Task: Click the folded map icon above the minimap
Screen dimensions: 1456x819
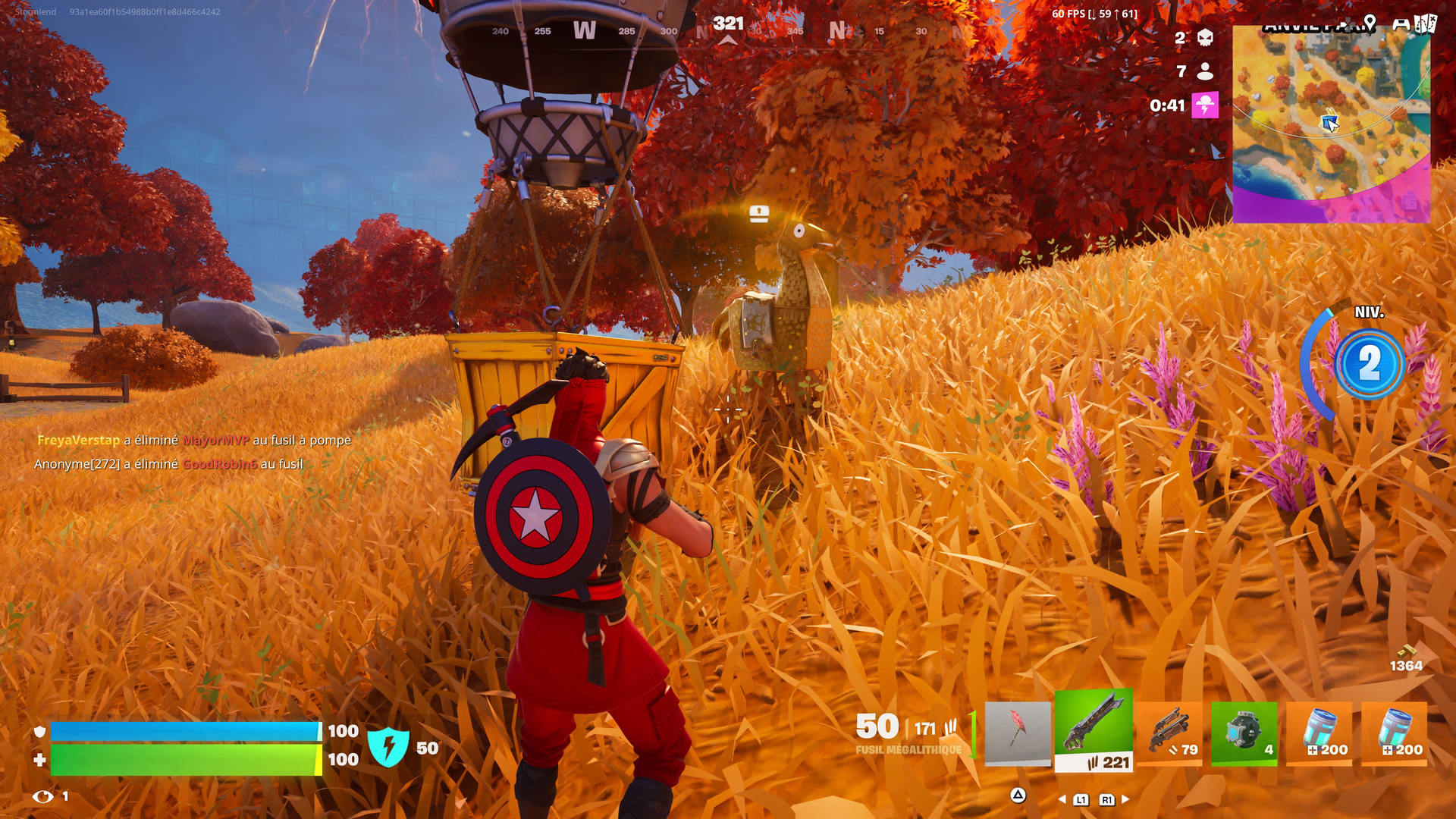Action: [1425, 24]
